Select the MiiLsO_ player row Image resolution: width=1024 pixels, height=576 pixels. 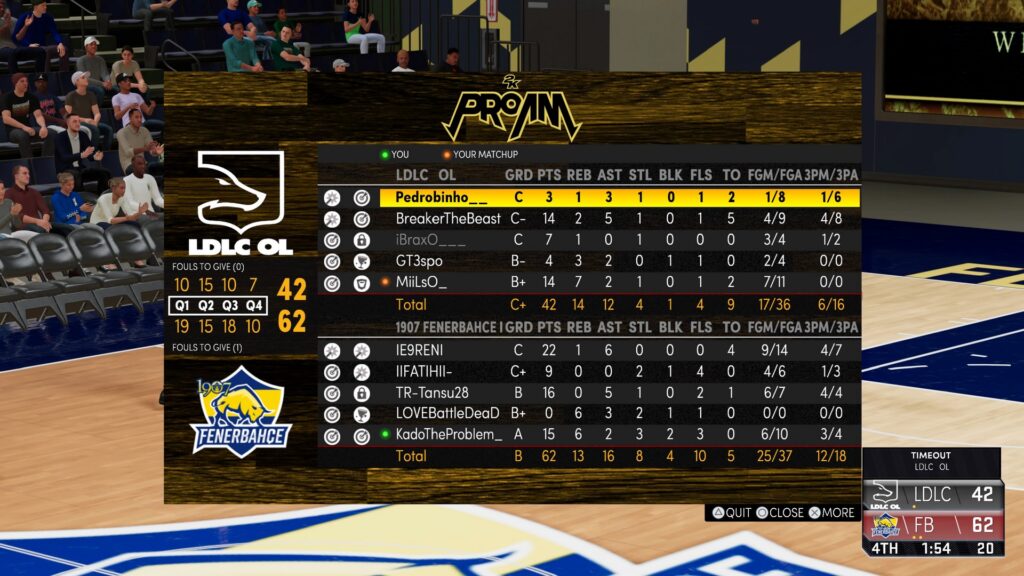point(421,283)
